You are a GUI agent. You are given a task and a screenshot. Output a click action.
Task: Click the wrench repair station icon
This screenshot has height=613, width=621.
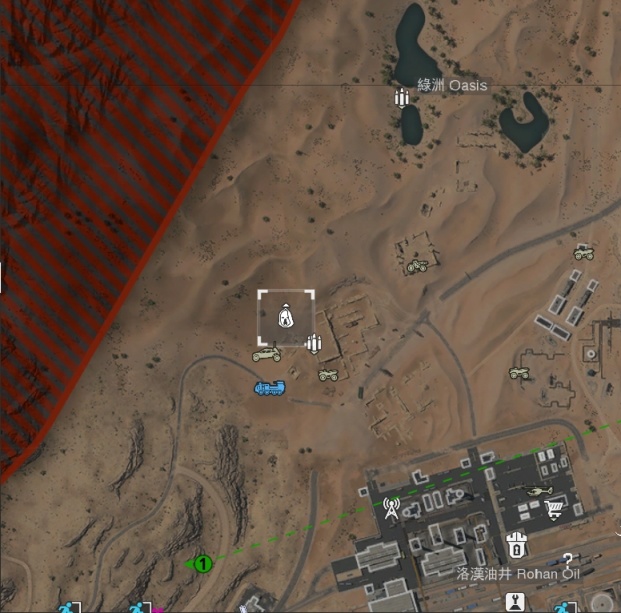(517, 602)
